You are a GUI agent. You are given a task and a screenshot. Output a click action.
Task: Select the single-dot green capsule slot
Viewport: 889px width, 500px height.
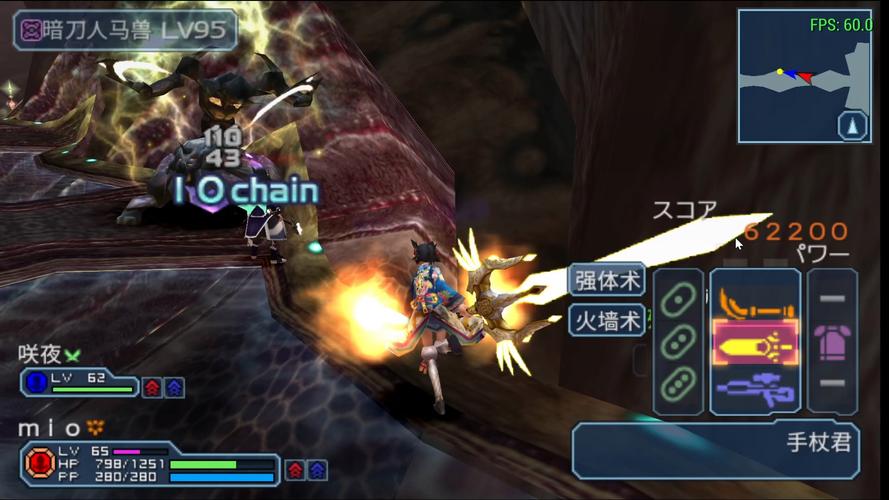coord(678,299)
